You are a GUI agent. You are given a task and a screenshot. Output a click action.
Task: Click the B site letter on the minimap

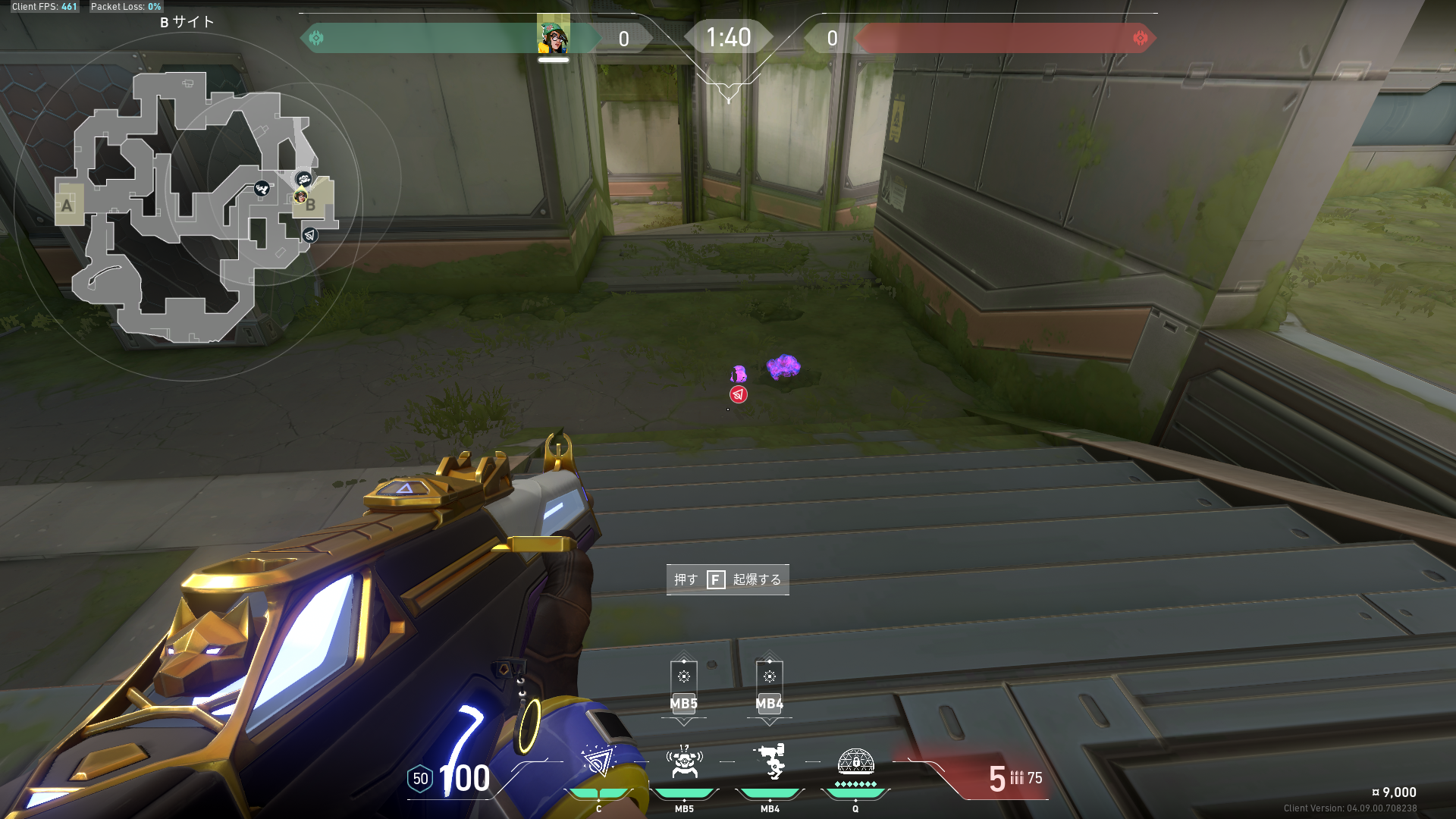(x=311, y=205)
